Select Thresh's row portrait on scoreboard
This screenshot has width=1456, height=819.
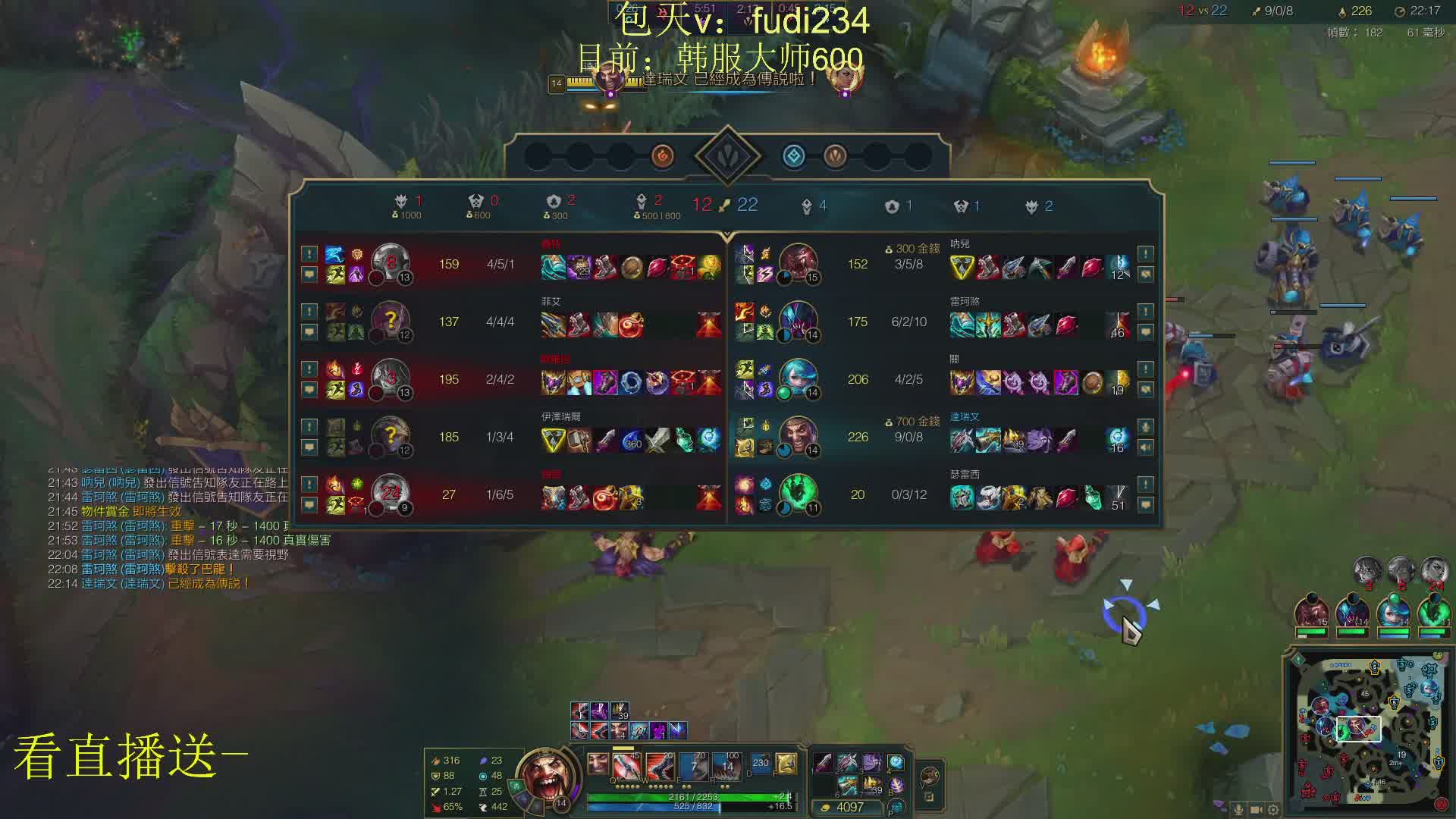798,494
